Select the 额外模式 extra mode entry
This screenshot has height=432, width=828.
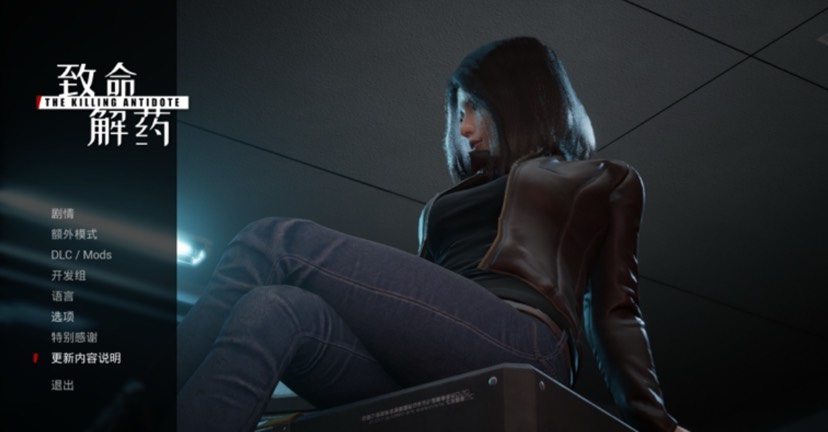click(74, 234)
